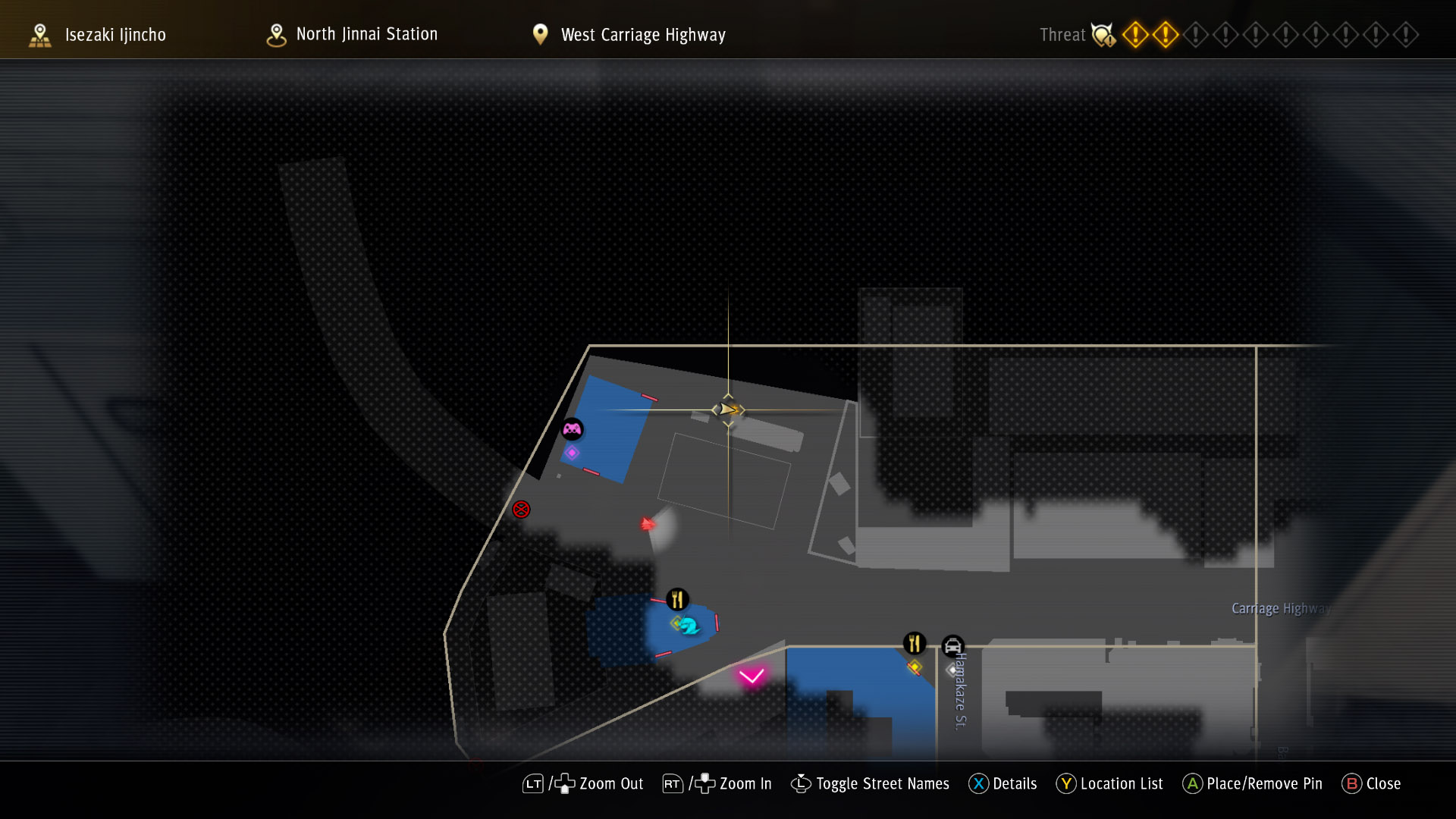Open the Location List
The height and width of the screenshot is (819, 1456).
pos(1109,784)
